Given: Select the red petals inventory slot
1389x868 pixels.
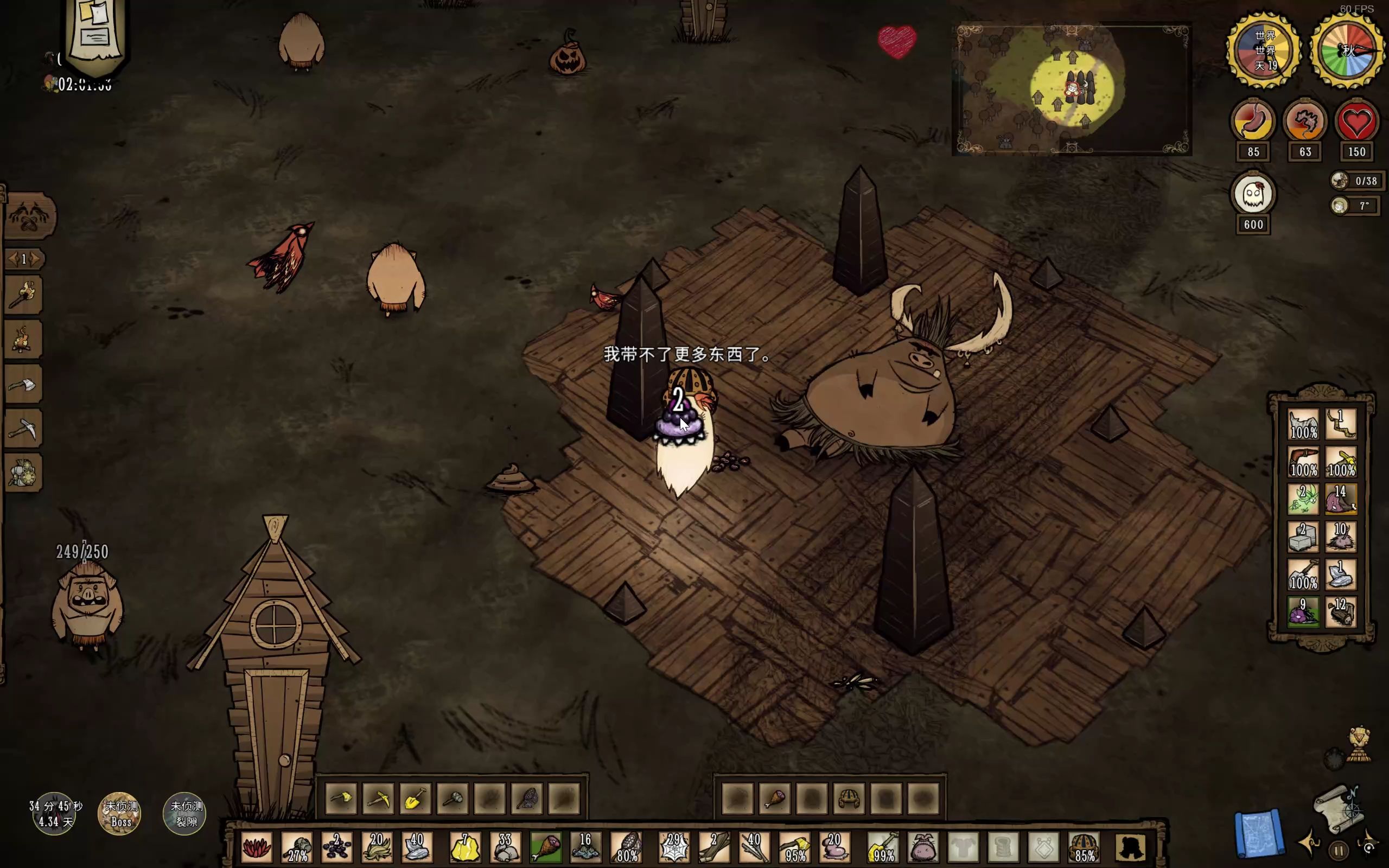Looking at the screenshot, I should click(257, 847).
